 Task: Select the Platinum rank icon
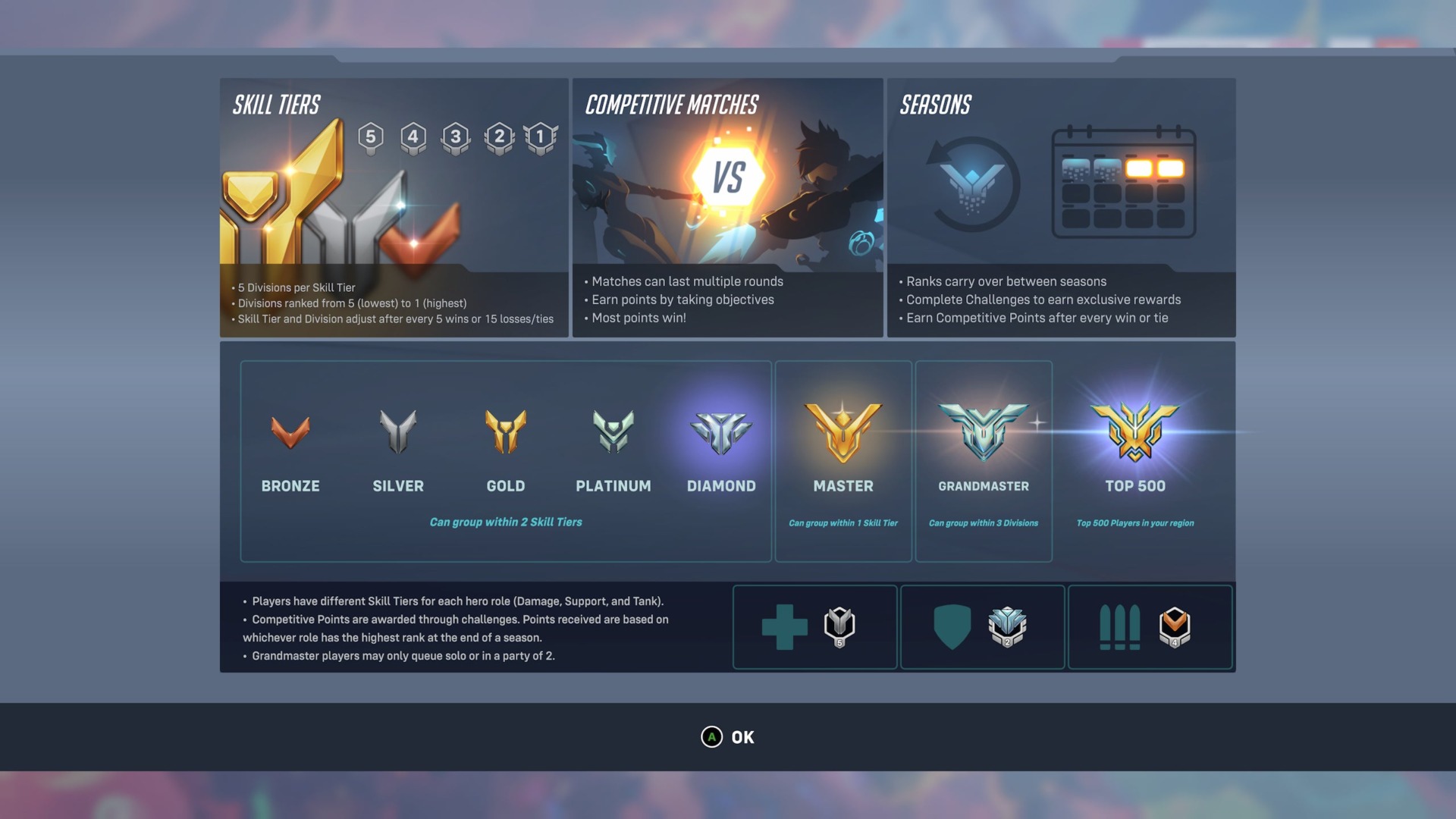coord(613,432)
